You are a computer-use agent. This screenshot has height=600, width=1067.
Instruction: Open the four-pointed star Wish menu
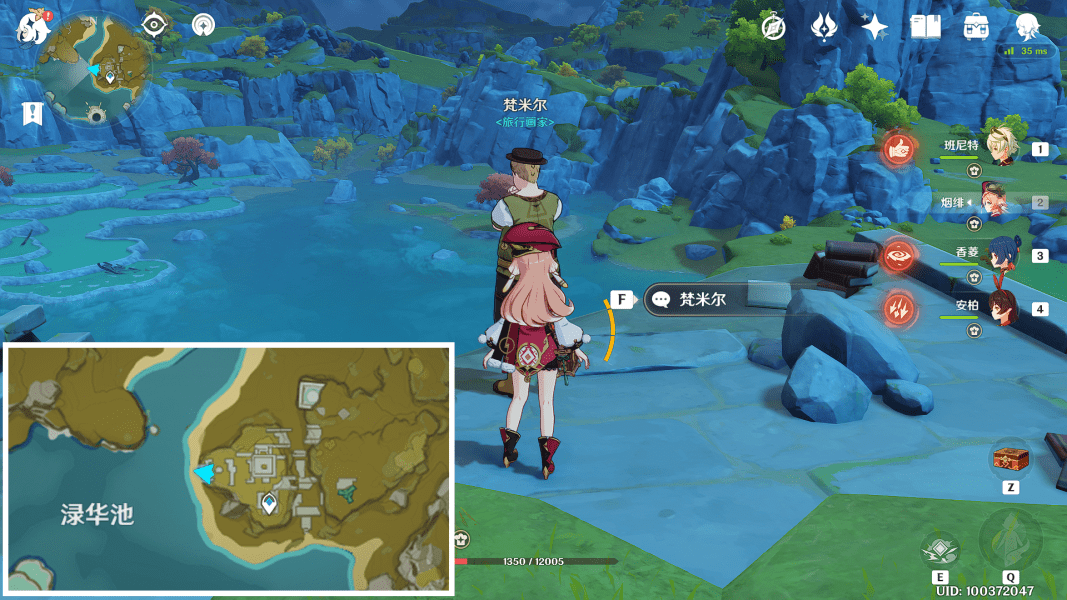(875, 27)
